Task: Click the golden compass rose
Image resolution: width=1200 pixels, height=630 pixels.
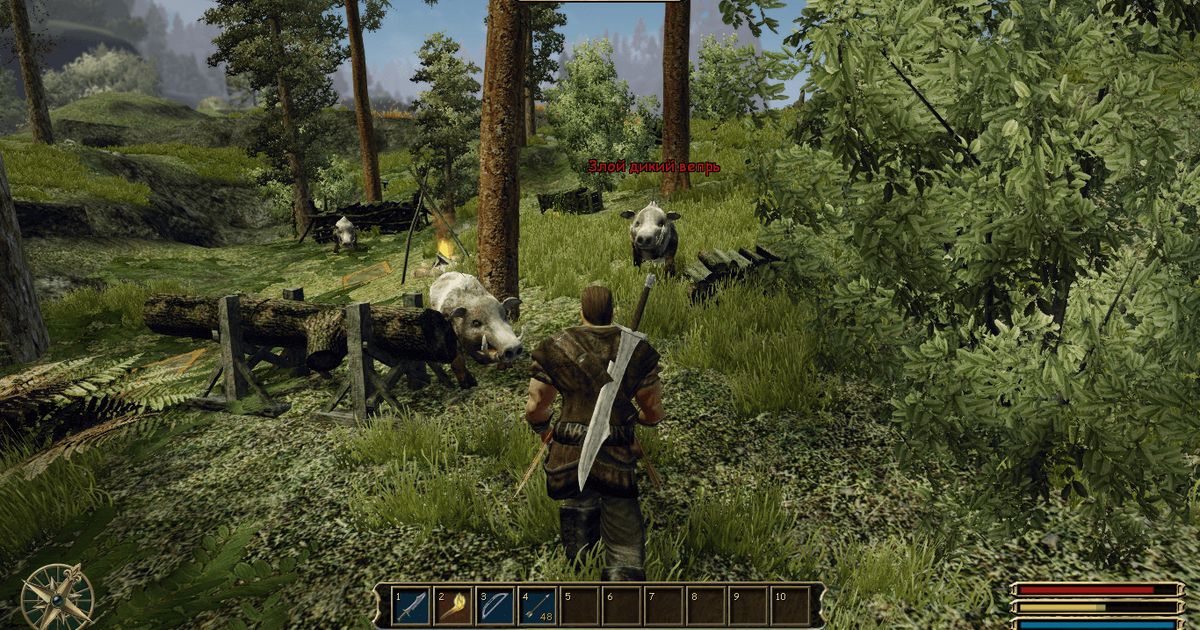Action: (x=57, y=597)
